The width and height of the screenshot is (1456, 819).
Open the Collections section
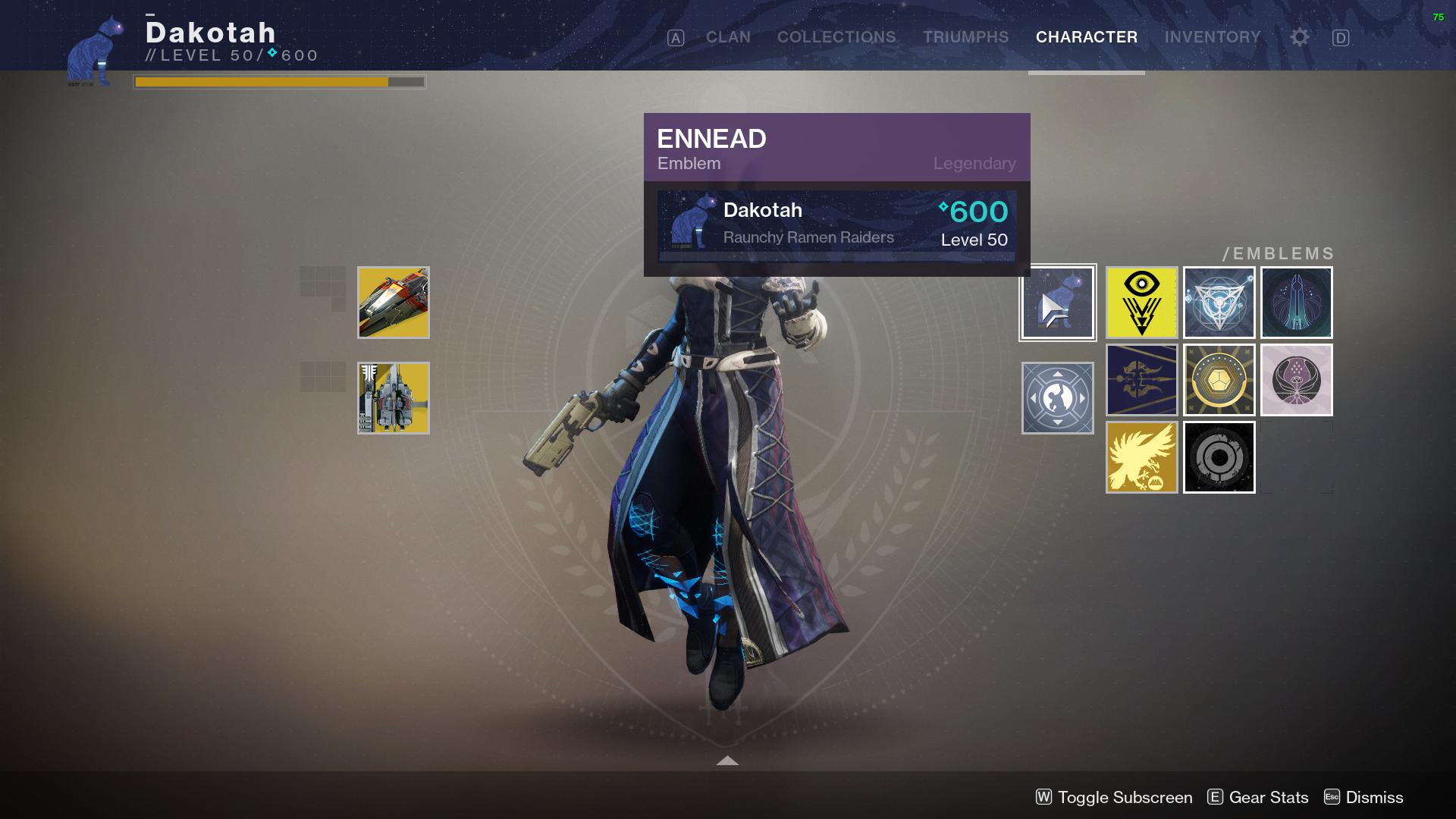tap(836, 36)
